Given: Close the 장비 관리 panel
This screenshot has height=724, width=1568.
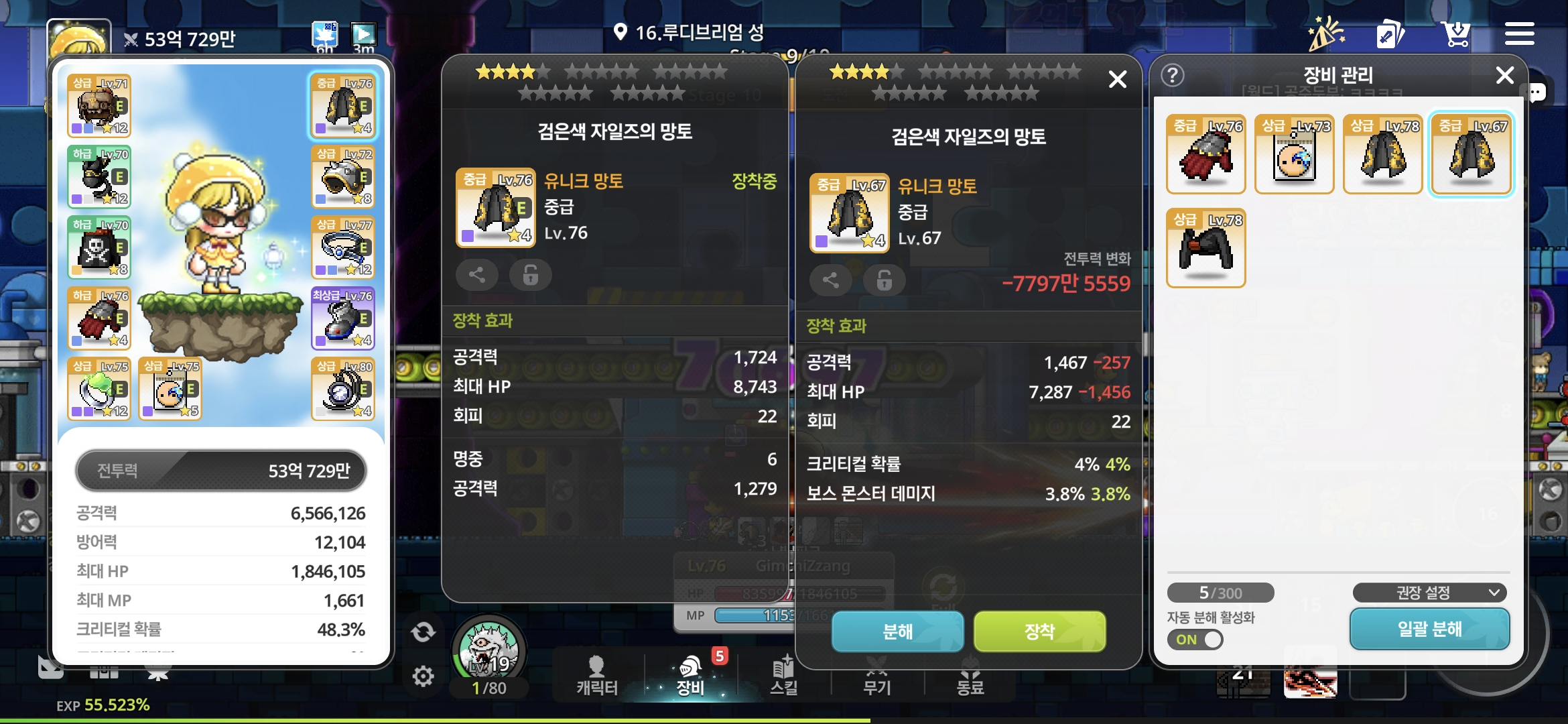Looking at the screenshot, I should click(x=1504, y=75).
